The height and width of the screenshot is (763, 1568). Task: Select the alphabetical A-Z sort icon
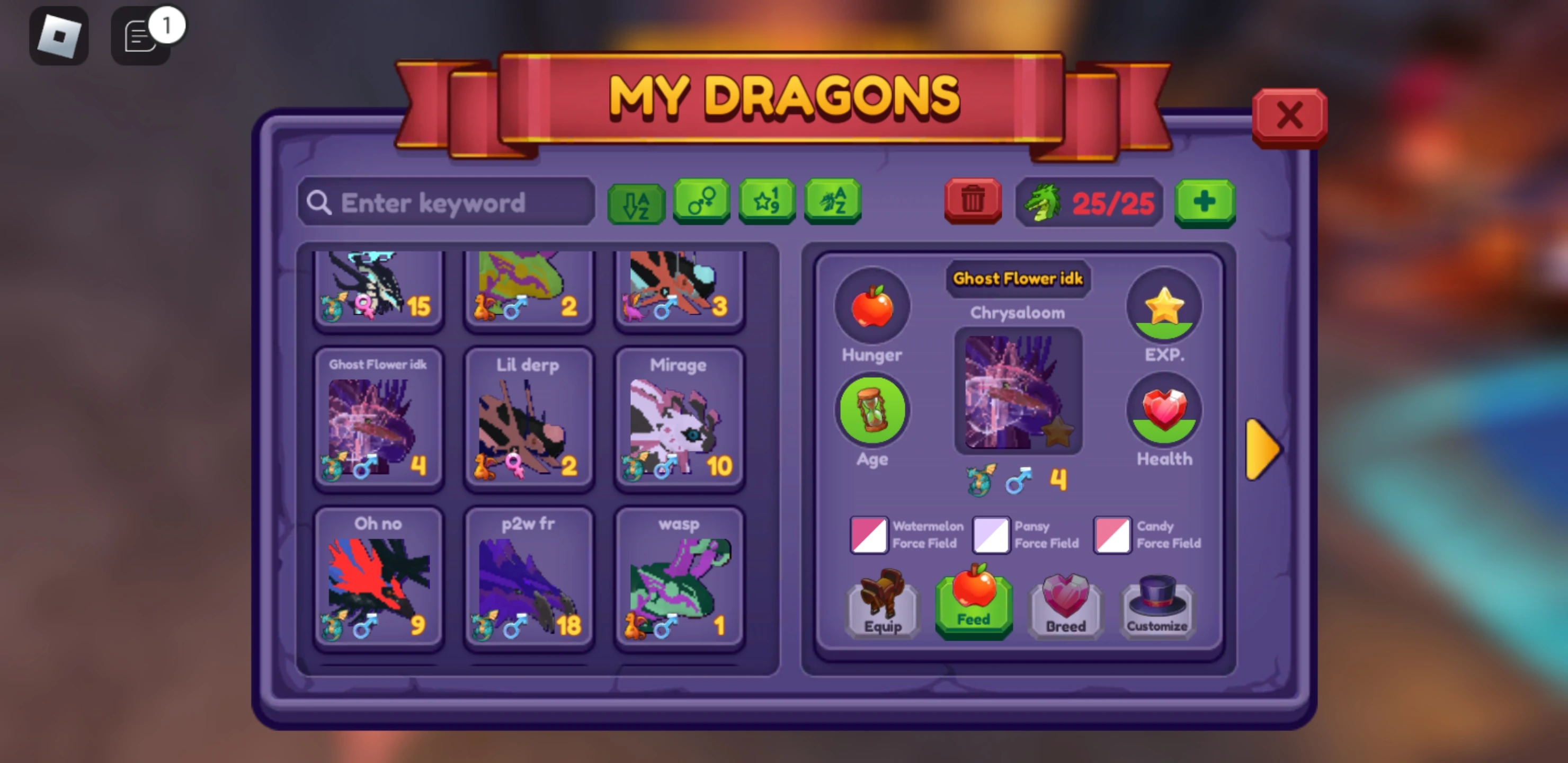[636, 203]
